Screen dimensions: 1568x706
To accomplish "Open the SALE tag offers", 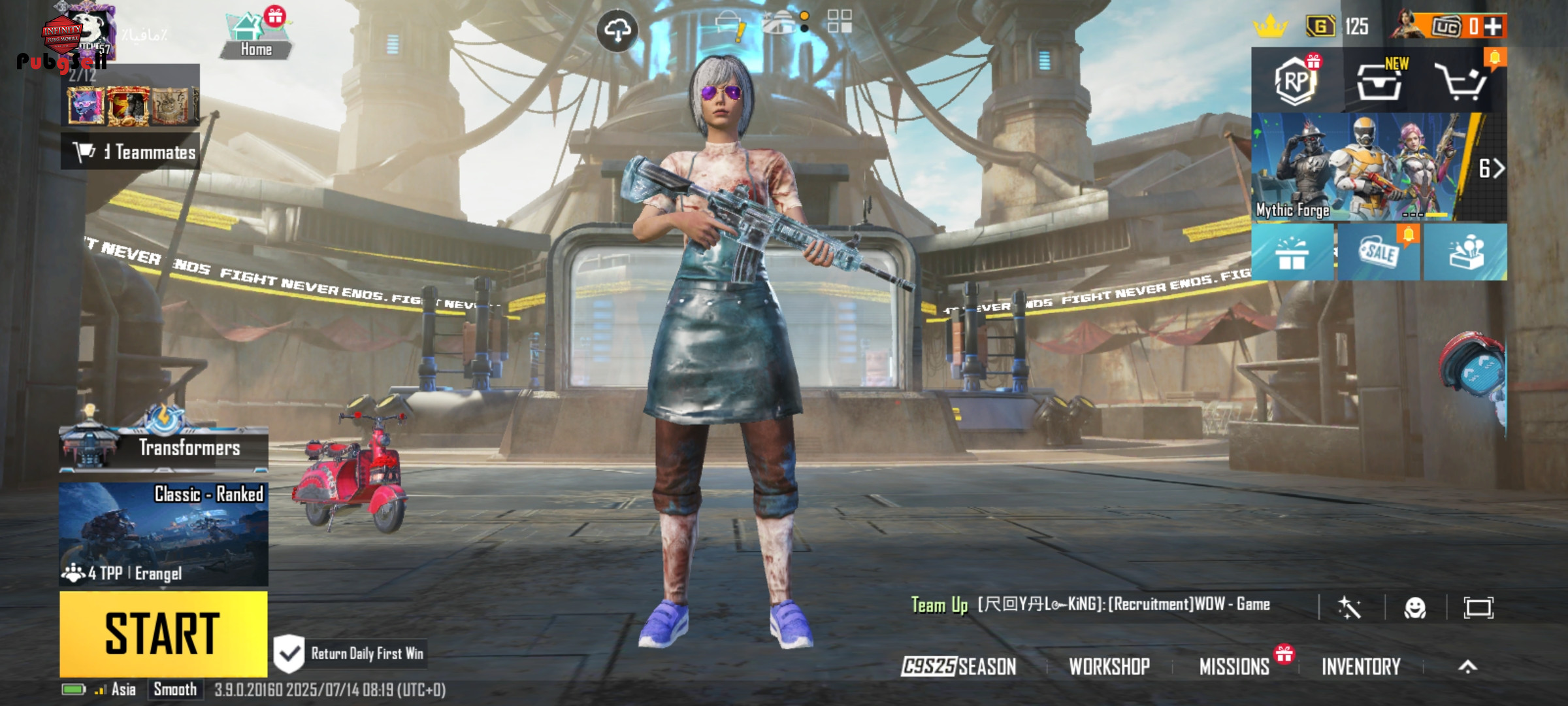I will click(1379, 252).
